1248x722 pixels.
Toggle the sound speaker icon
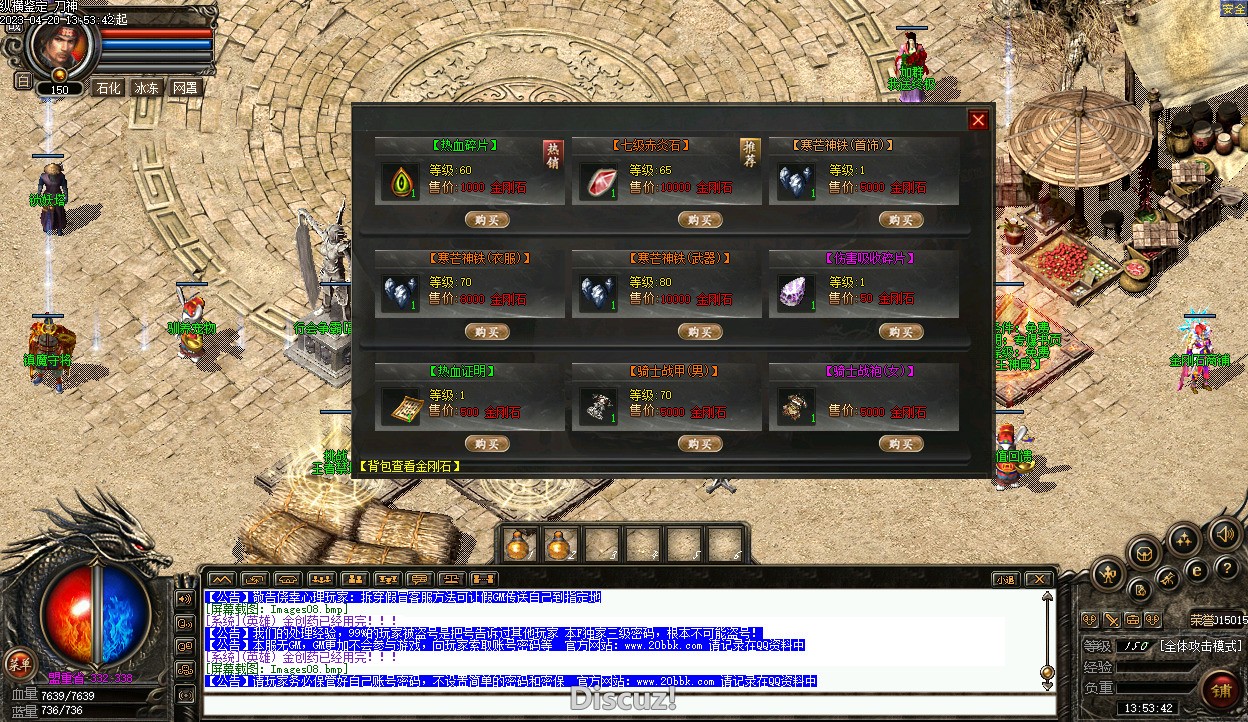click(x=1224, y=535)
